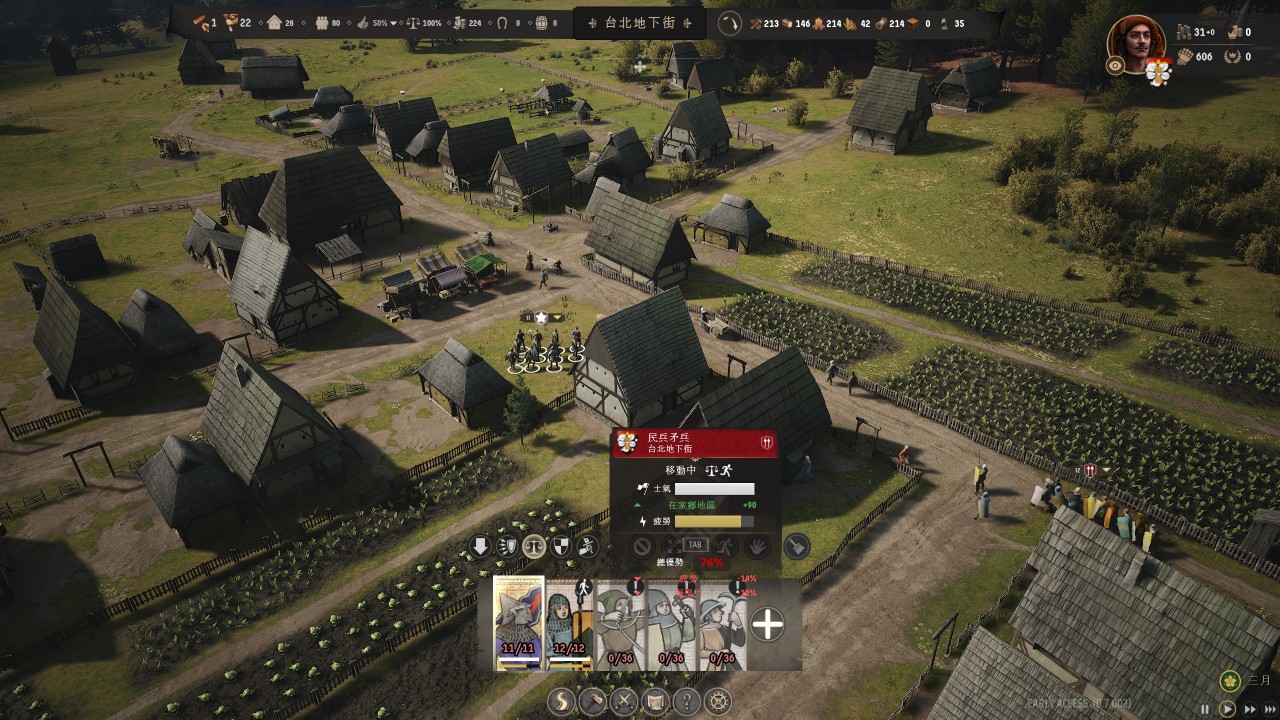Click the open hand order button
Image resolution: width=1280 pixels, height=720 pixels.
[x=759, y=546]
